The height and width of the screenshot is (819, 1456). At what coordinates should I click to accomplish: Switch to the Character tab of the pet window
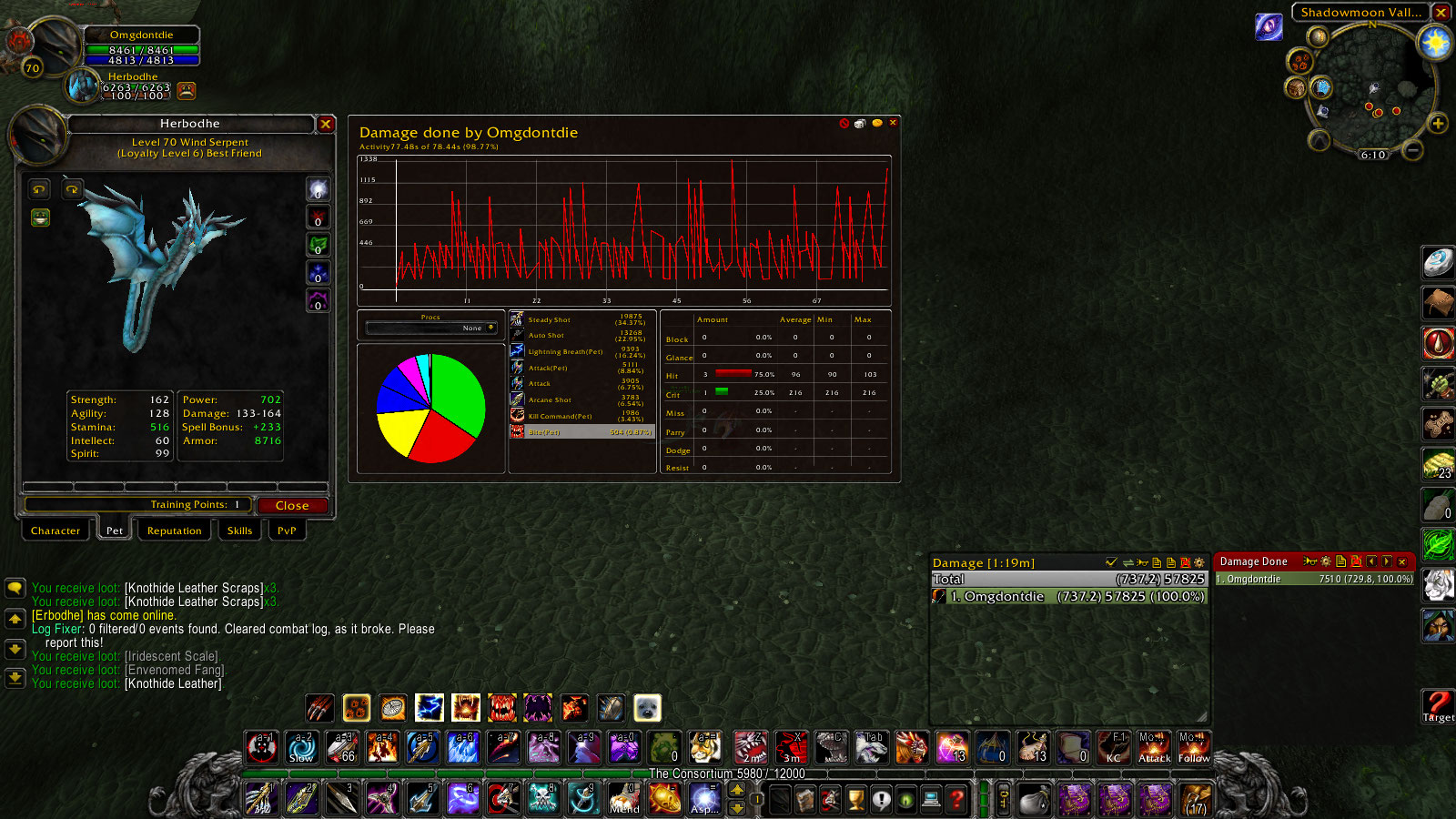tap(55, 531)
